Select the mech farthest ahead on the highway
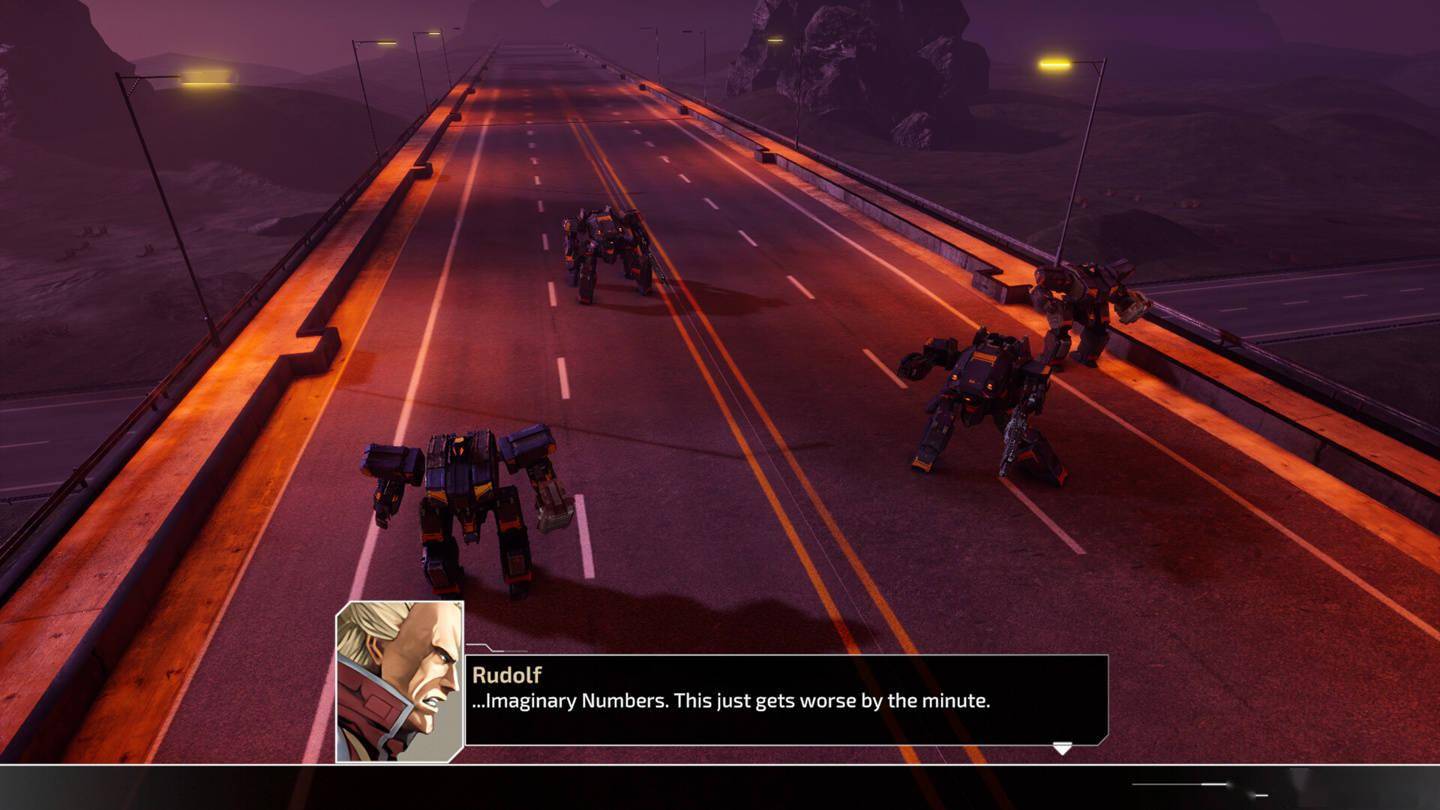 coord(603,250)
